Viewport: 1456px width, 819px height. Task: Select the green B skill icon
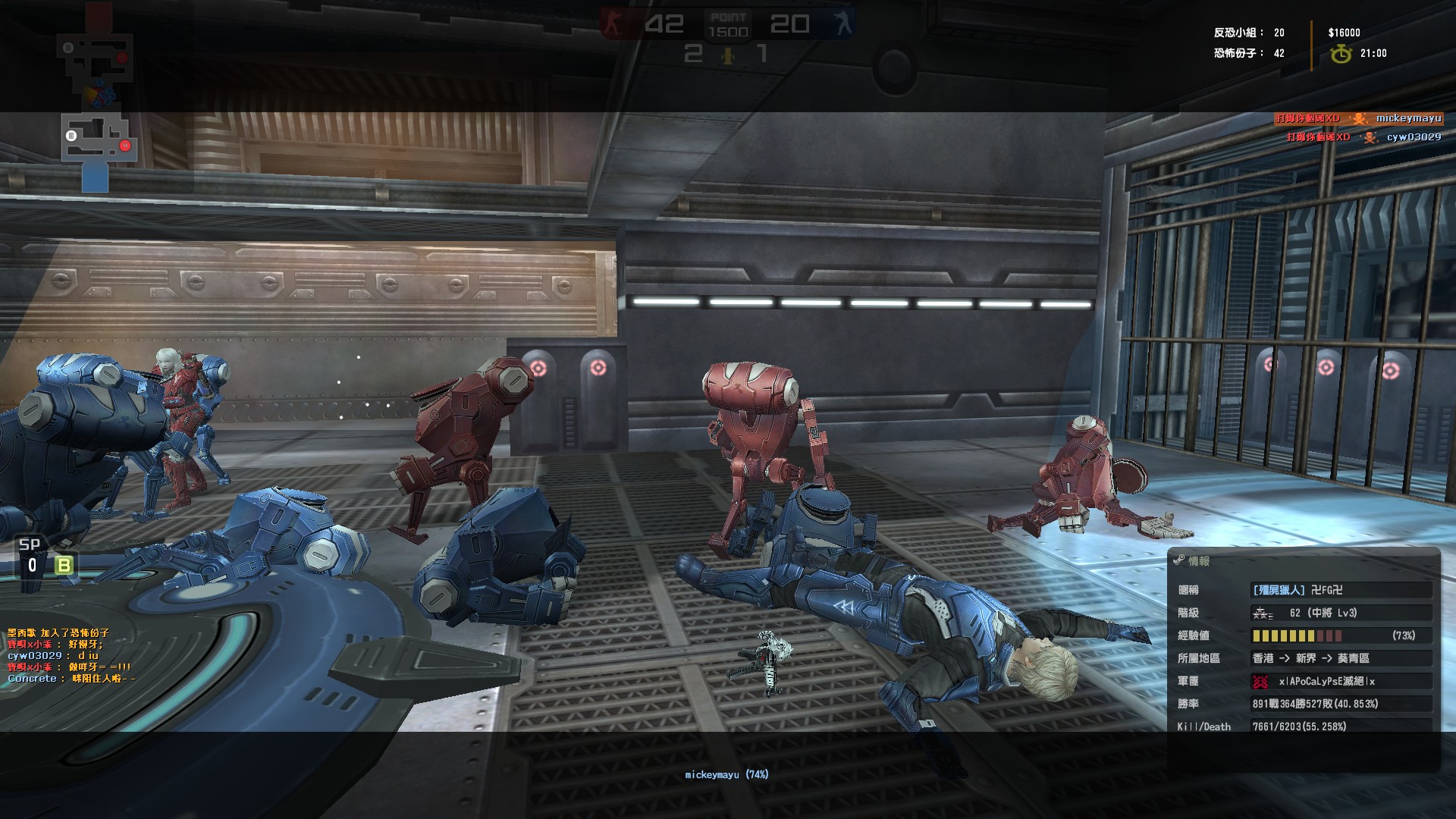click(64, 565)
